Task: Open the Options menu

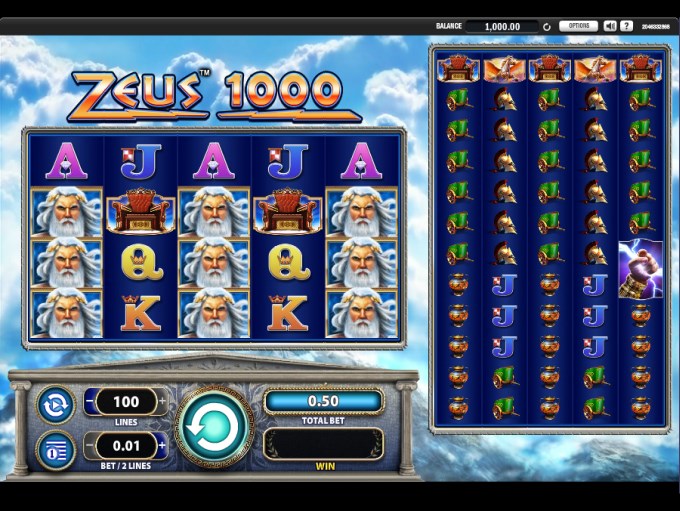Action: click(x=578, y=26)
